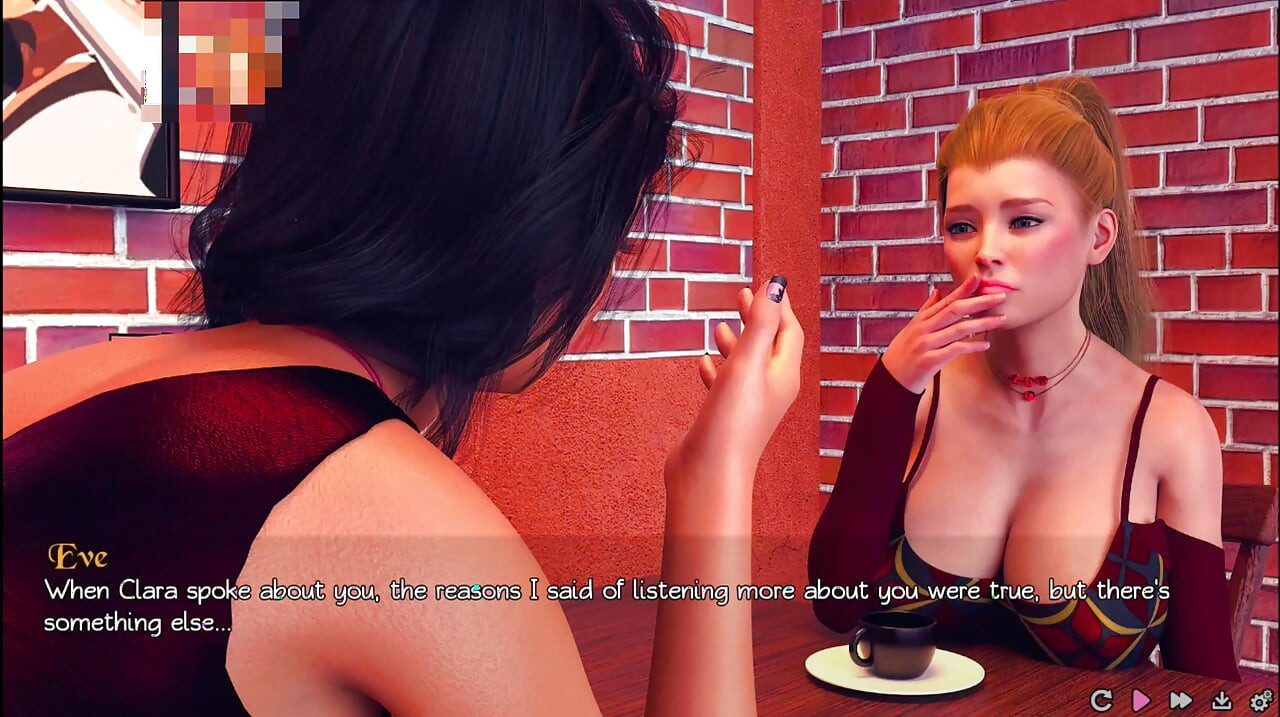
Task: Activate the double-arrow skip button
Action: tap(1180, 700)
